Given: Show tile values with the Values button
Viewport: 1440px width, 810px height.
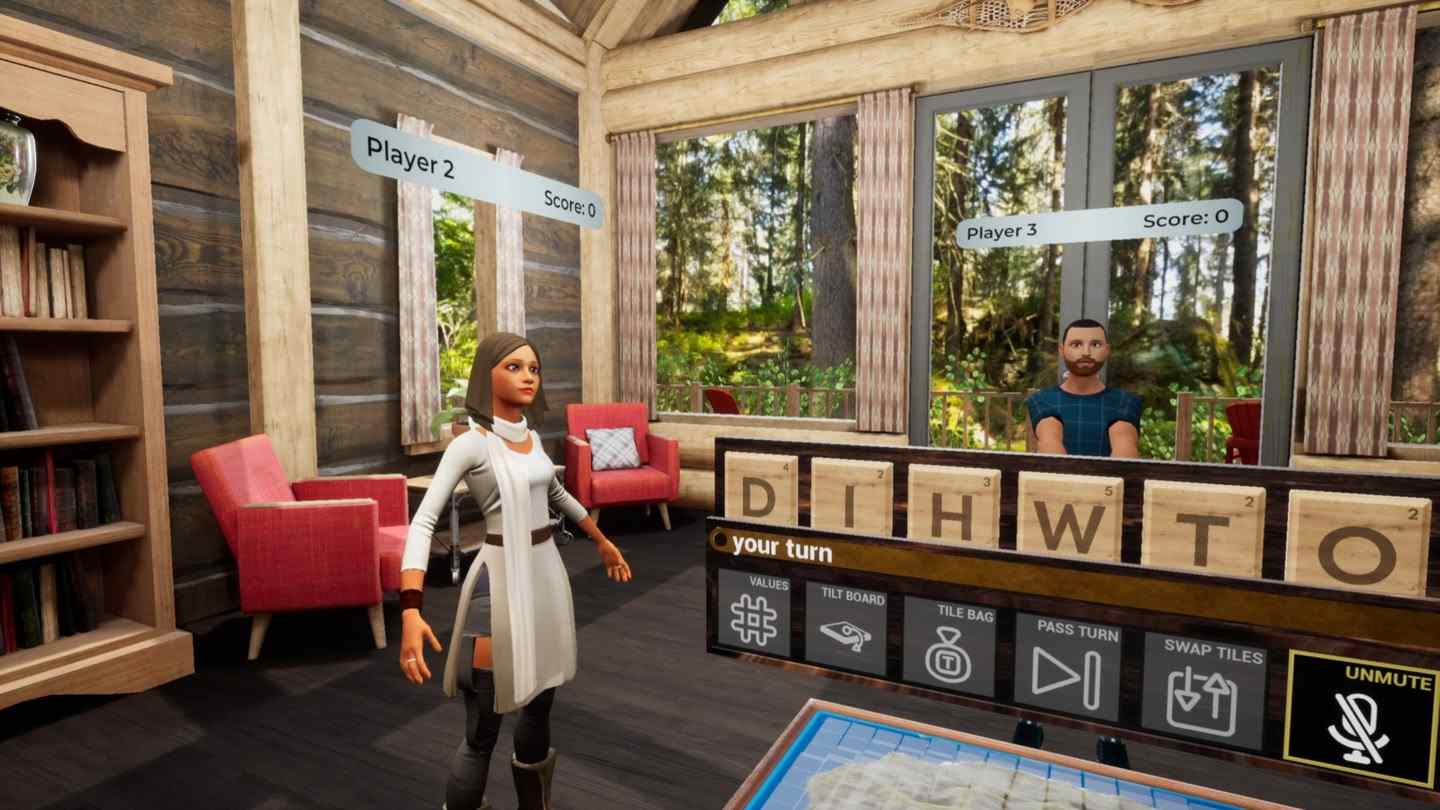Looking at the screenshot, I should 754,613.
